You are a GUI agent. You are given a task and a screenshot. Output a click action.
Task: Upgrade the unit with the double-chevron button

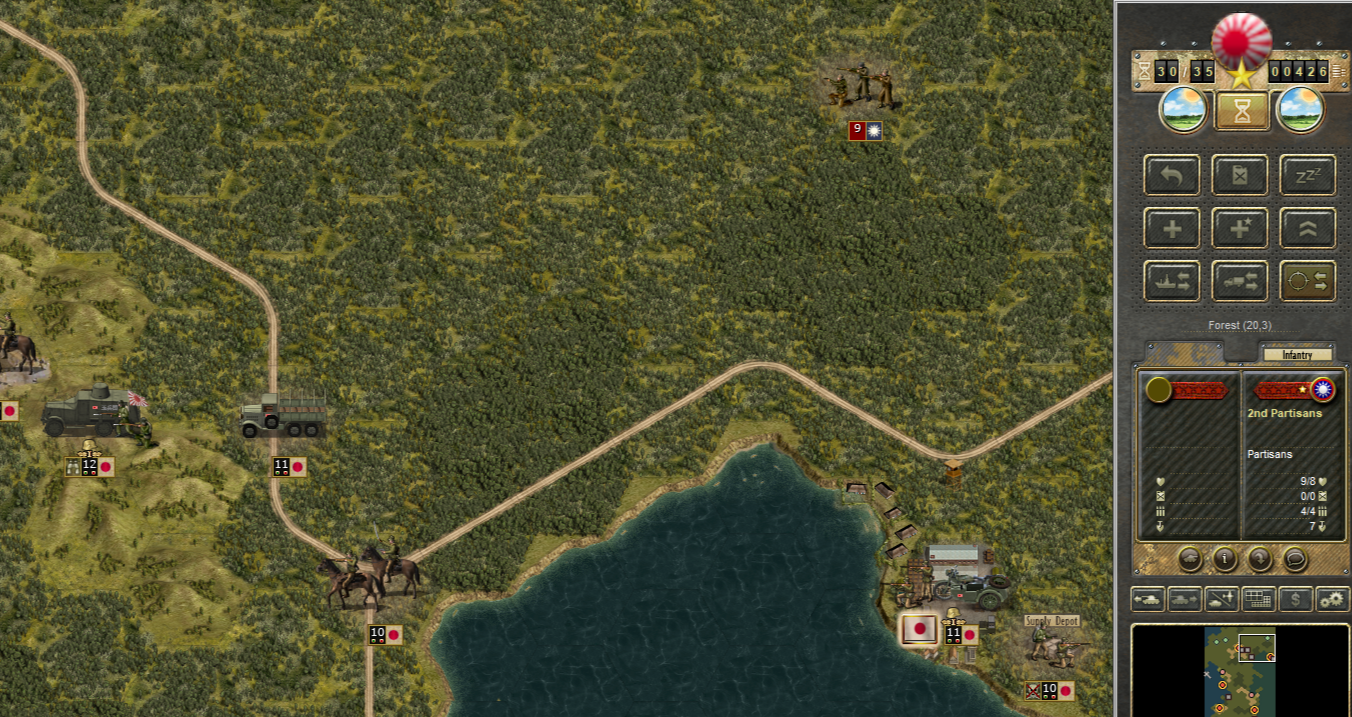click(1308, 229)
